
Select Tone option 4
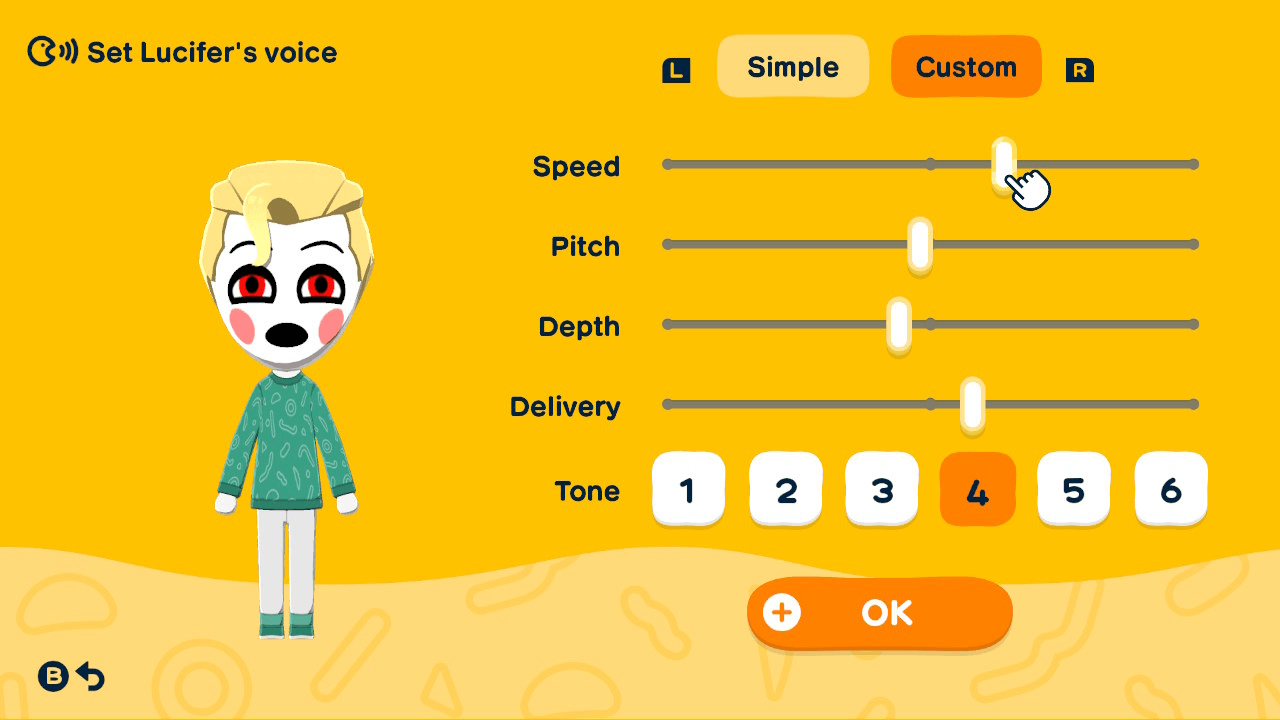coord(978,489)
